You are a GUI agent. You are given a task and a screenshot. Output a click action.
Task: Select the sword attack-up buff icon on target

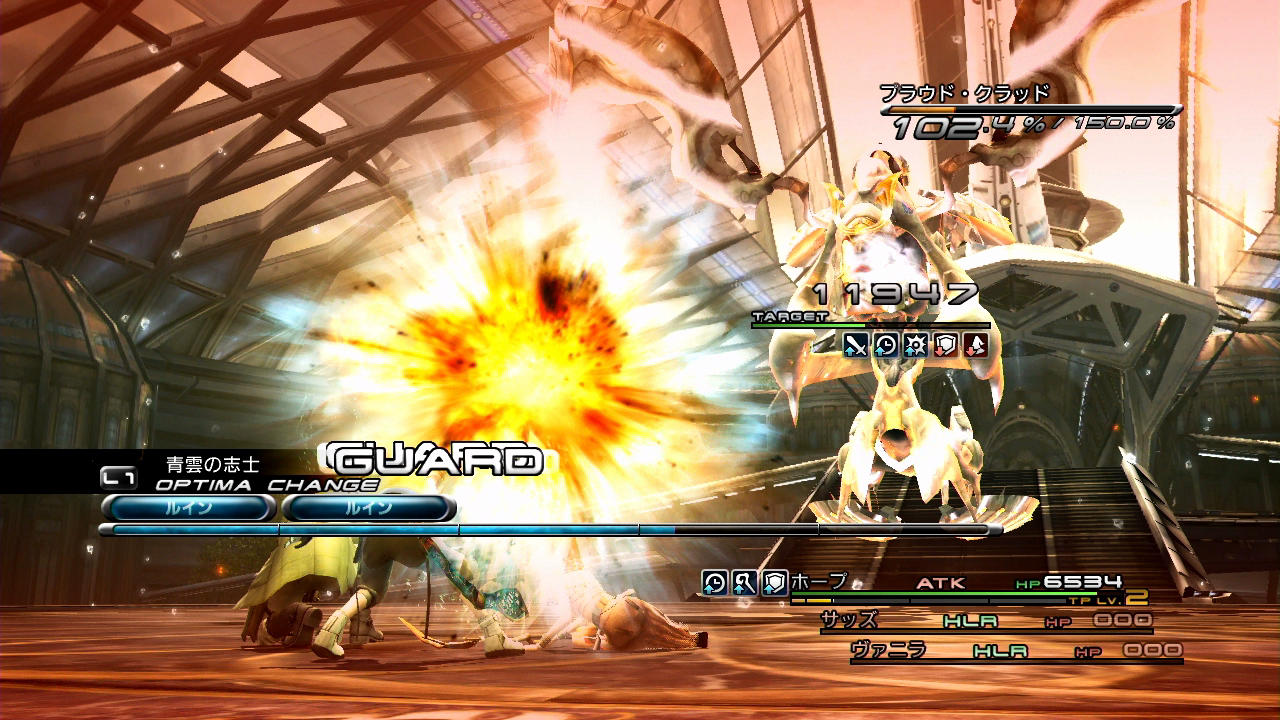tap(856, 345)
